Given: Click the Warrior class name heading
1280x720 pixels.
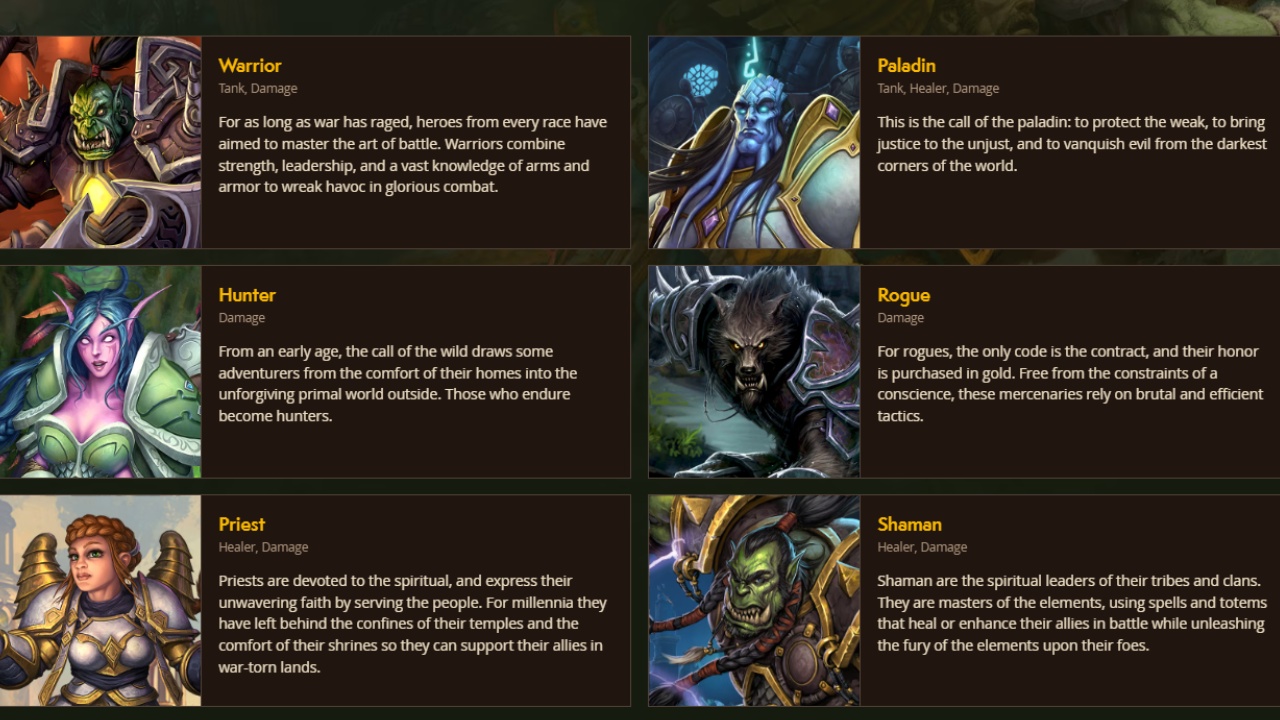Looking at the screenshot, I should pyautogui.click(x=250, y=66).
